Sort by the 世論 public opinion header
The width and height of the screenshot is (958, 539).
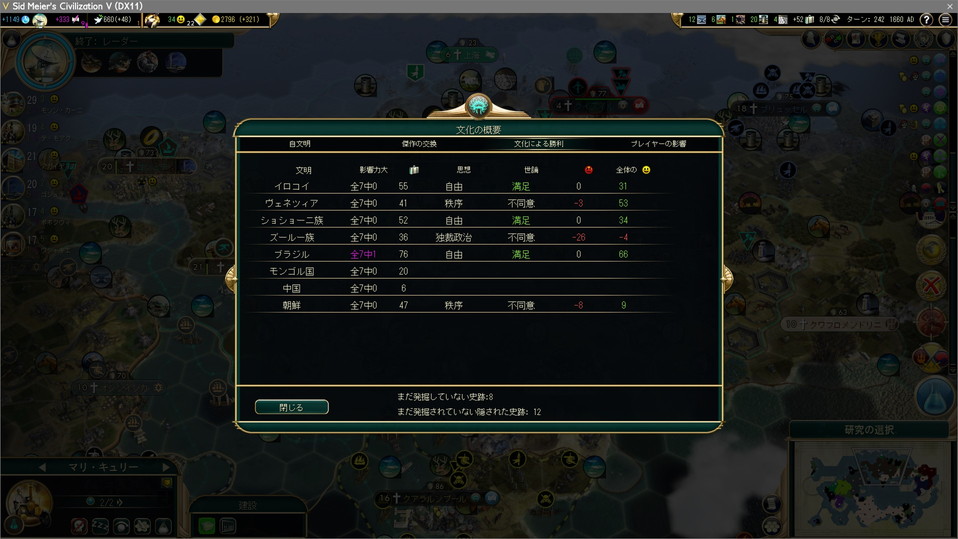[x=531, y=170]
